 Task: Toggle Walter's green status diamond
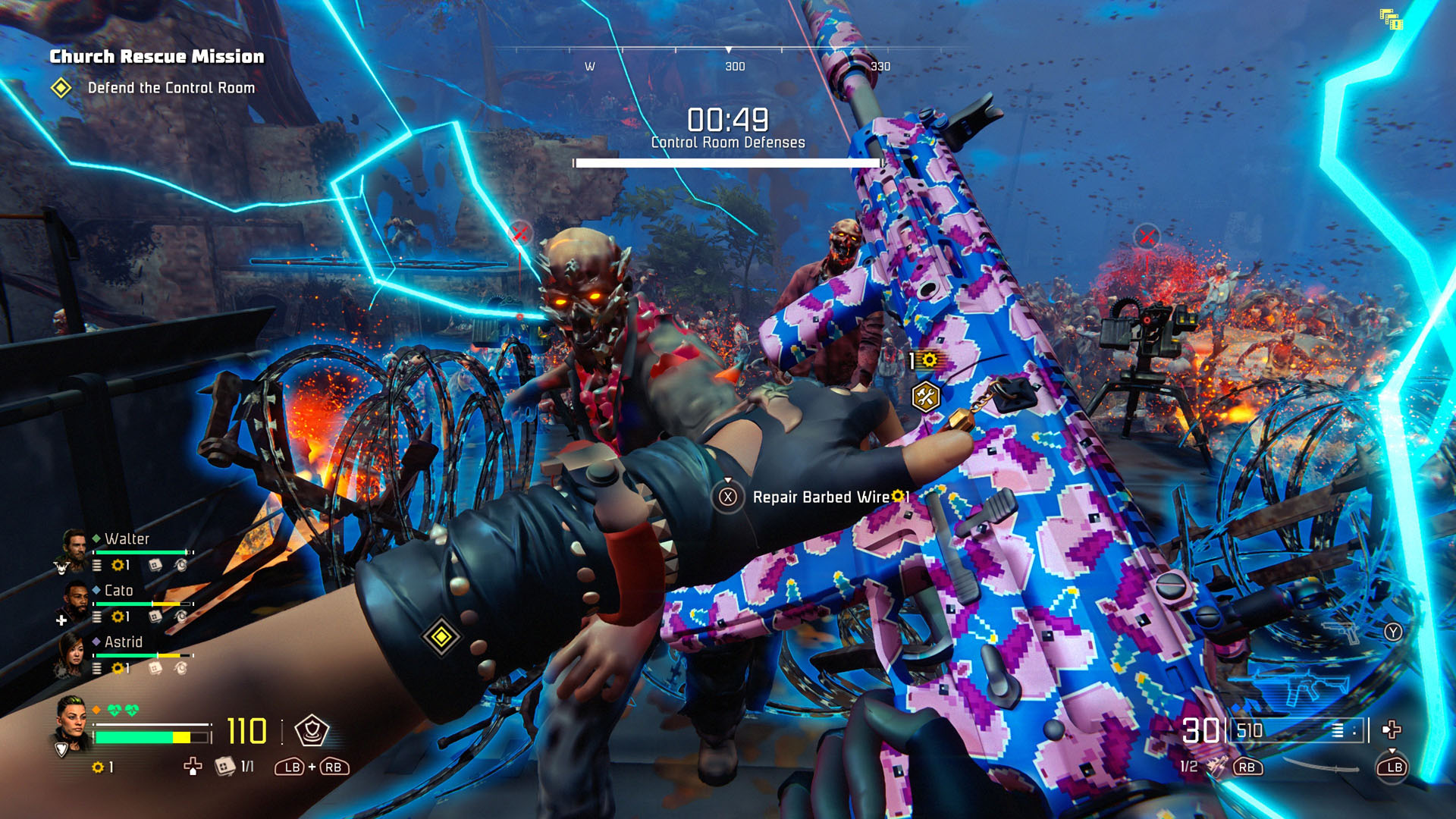pos(96,538)
